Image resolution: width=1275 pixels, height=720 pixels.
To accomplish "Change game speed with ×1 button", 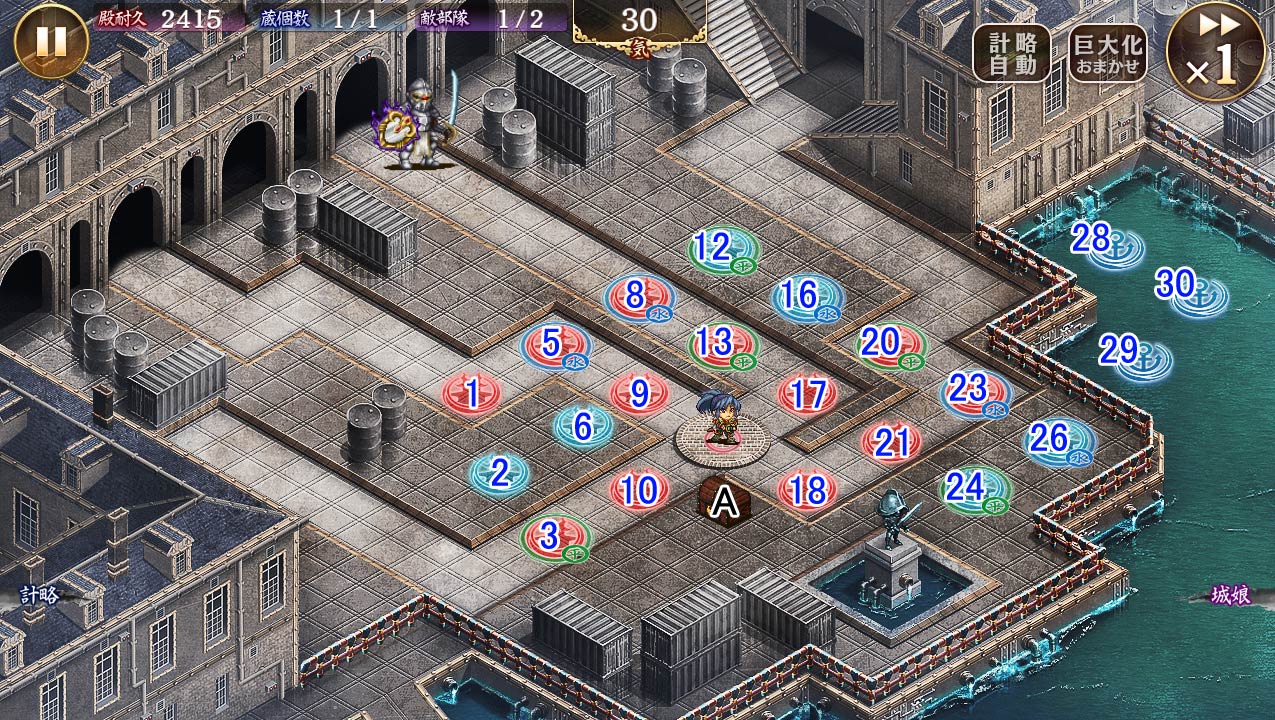I will 1215,52.
